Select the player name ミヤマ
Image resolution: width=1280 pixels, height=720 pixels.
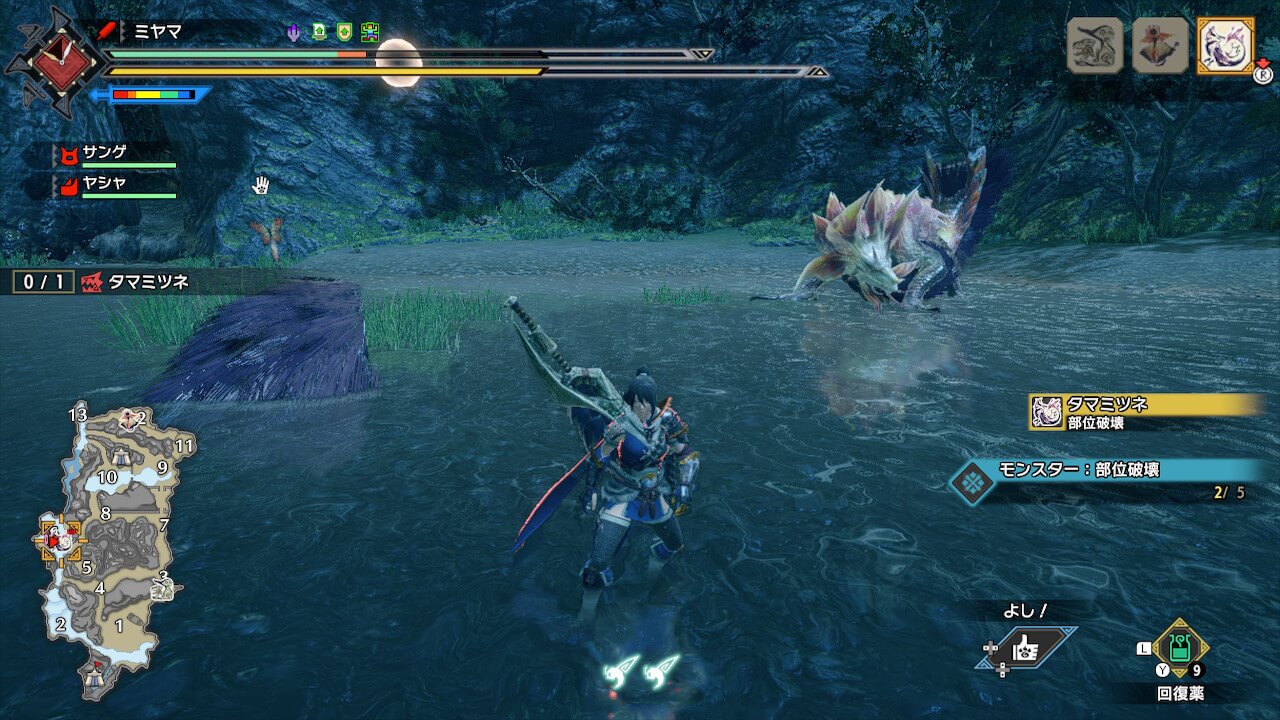158,31
